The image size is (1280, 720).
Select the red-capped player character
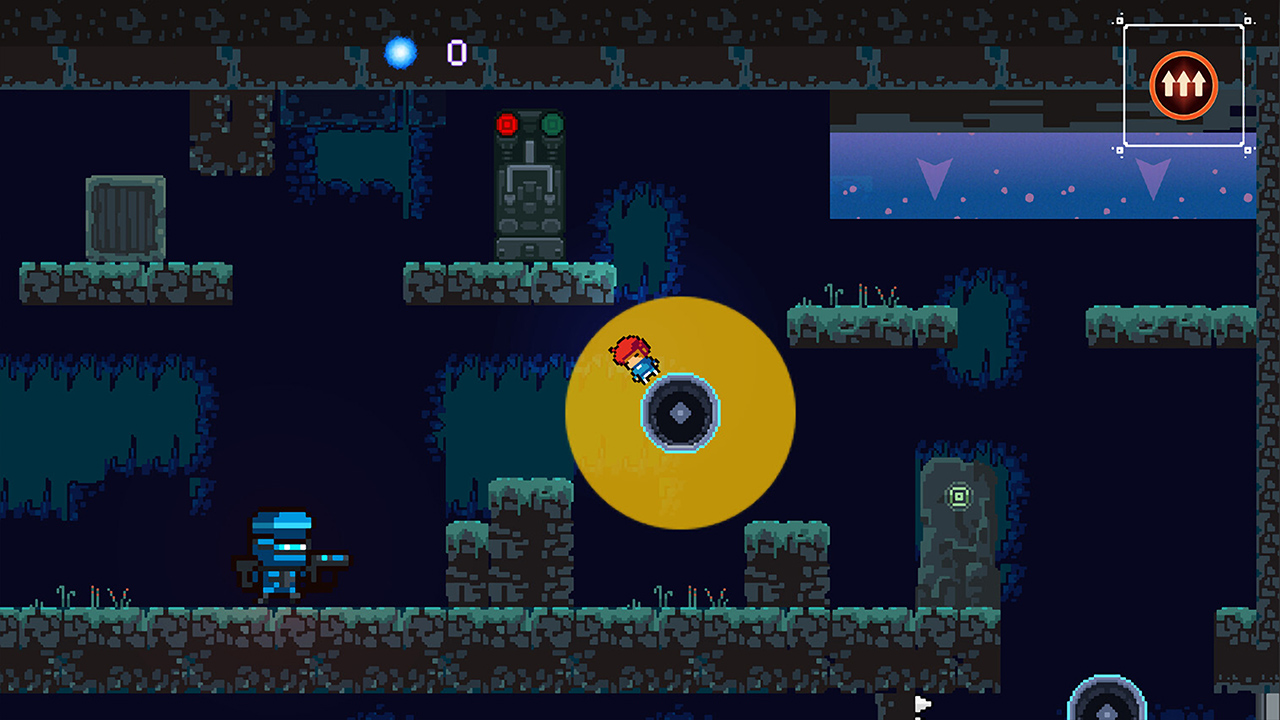tap(634, 360)
